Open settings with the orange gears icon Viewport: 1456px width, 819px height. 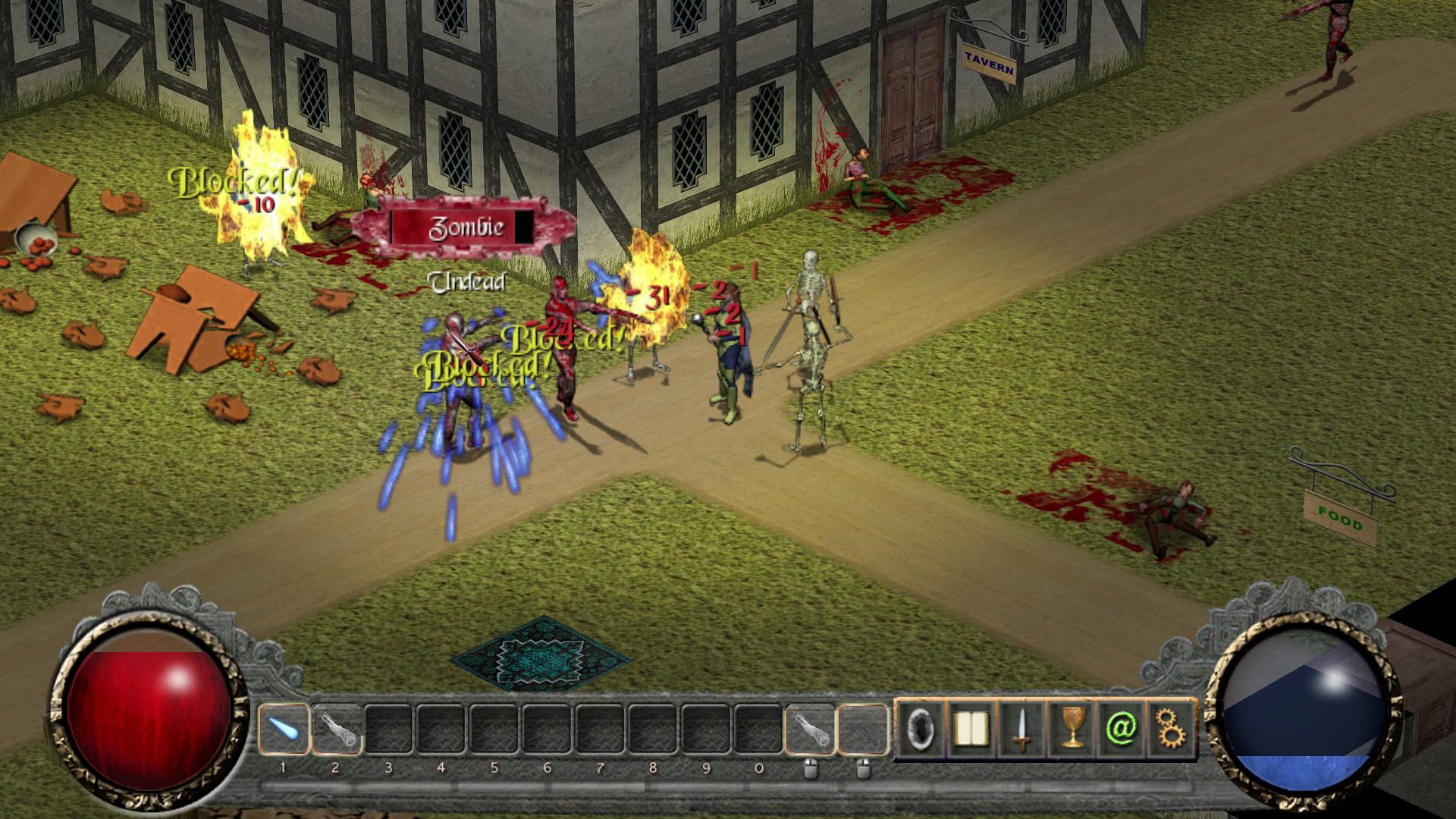[1171, 729]
